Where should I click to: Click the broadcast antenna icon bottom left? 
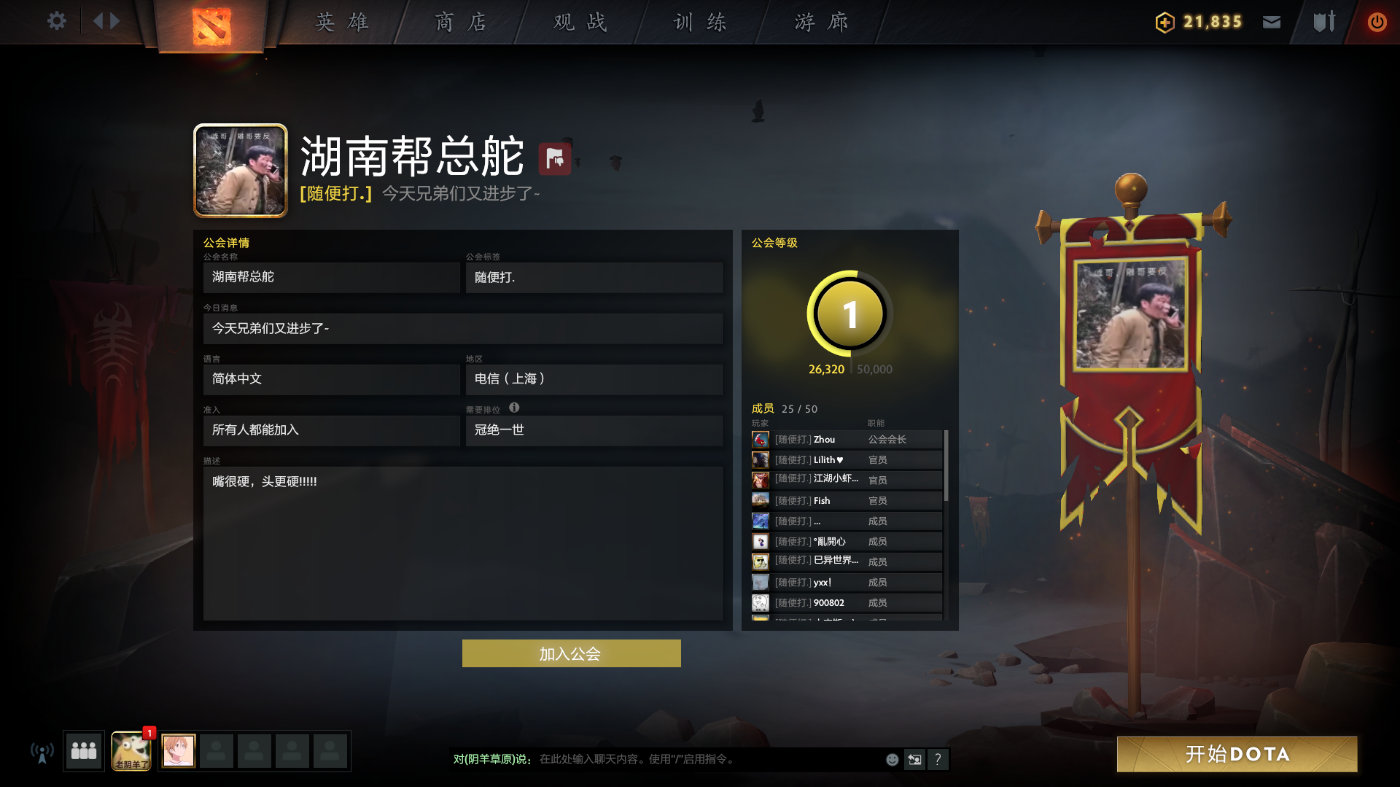pos(40,753)
